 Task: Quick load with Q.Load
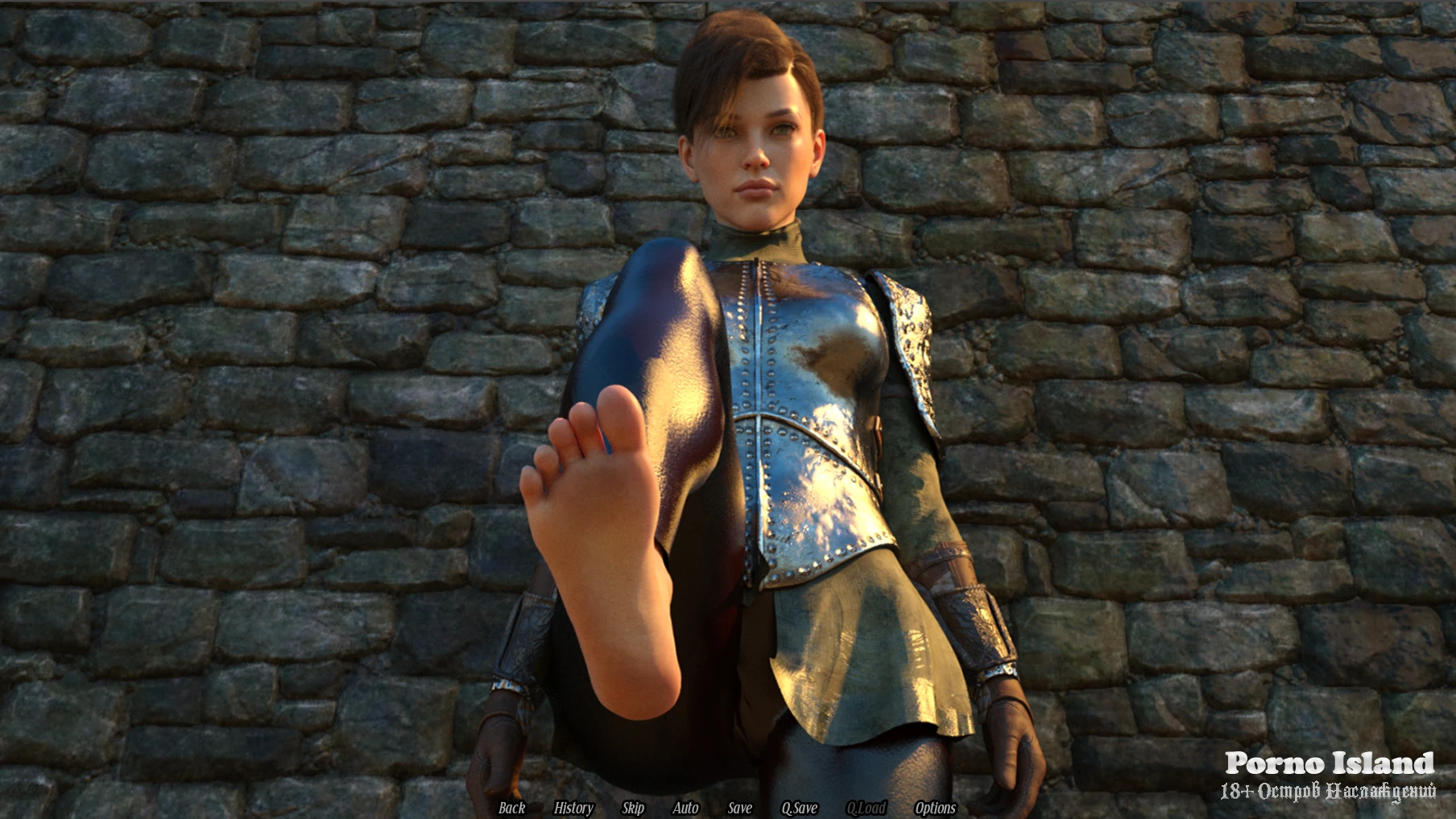click(866, 808)
